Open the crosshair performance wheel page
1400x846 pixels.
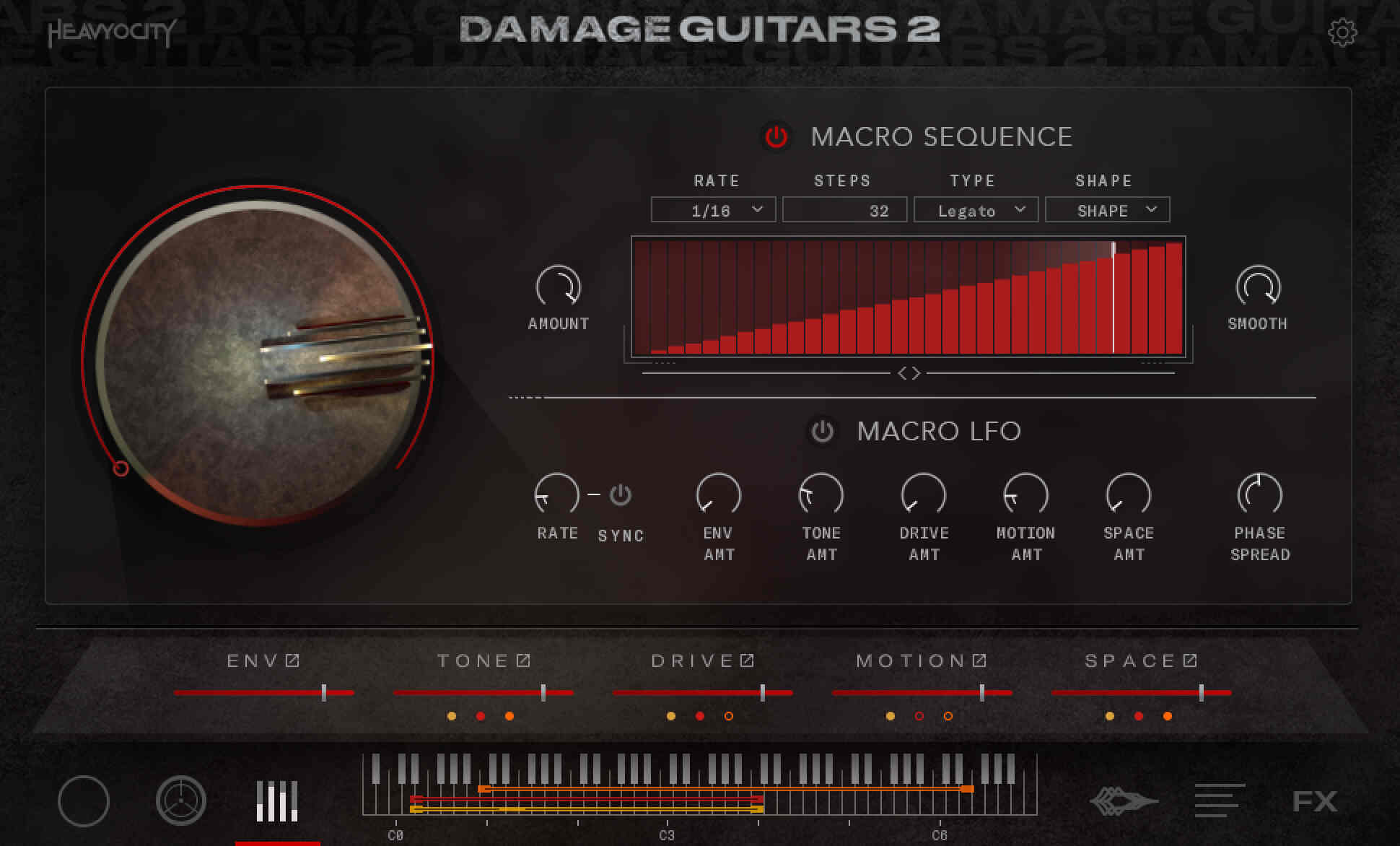point(180,801)
